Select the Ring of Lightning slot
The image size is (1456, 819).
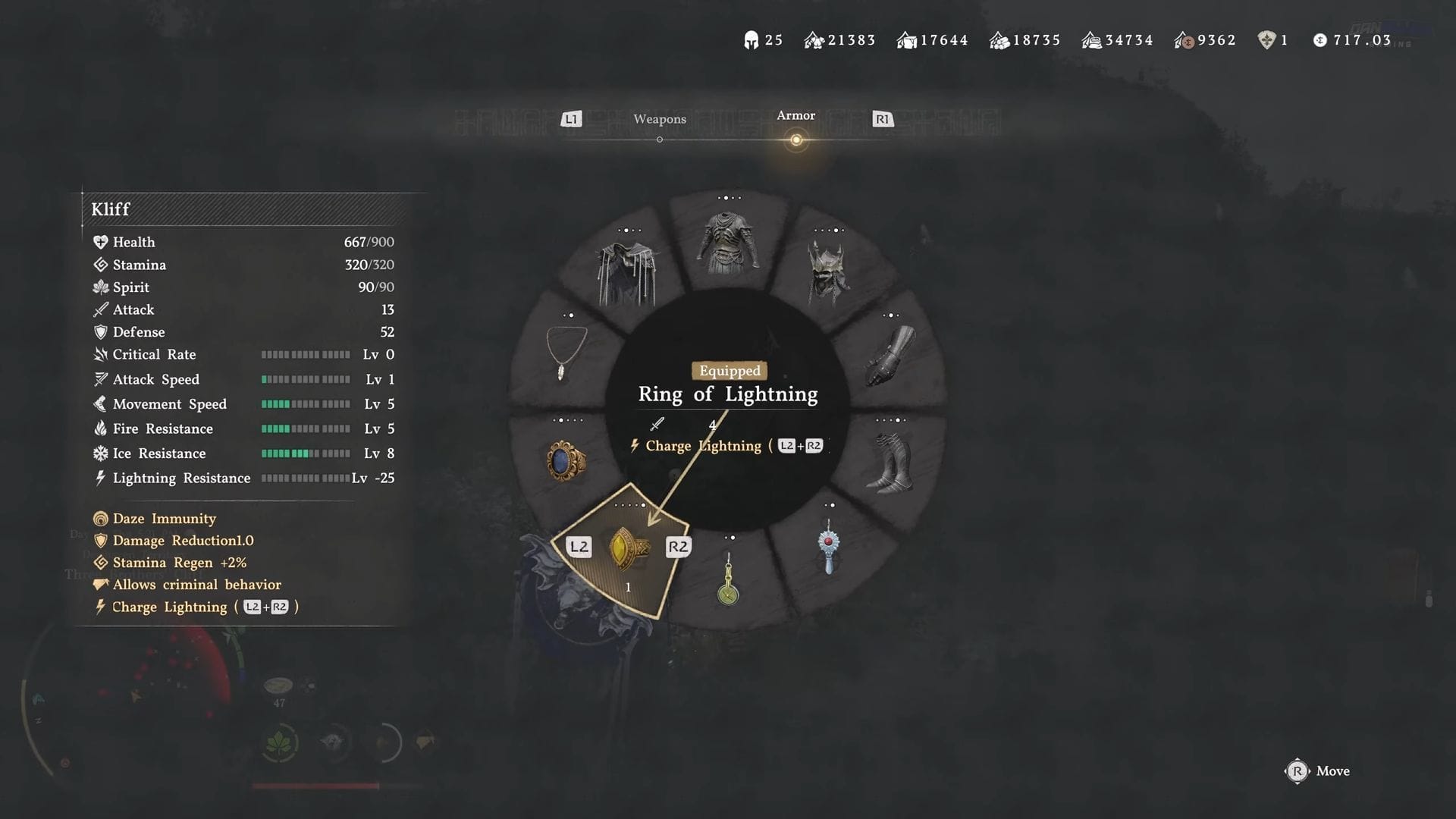click(629, 548)
